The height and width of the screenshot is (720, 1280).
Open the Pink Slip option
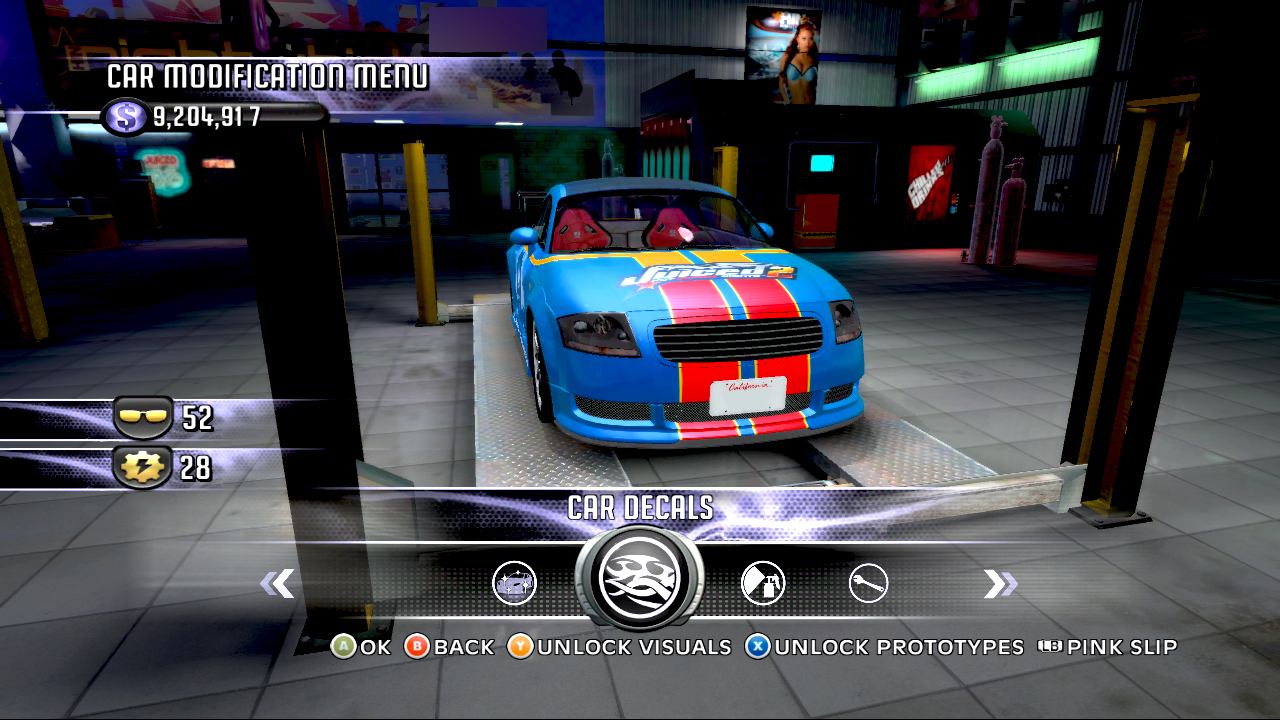(1108, 647)
